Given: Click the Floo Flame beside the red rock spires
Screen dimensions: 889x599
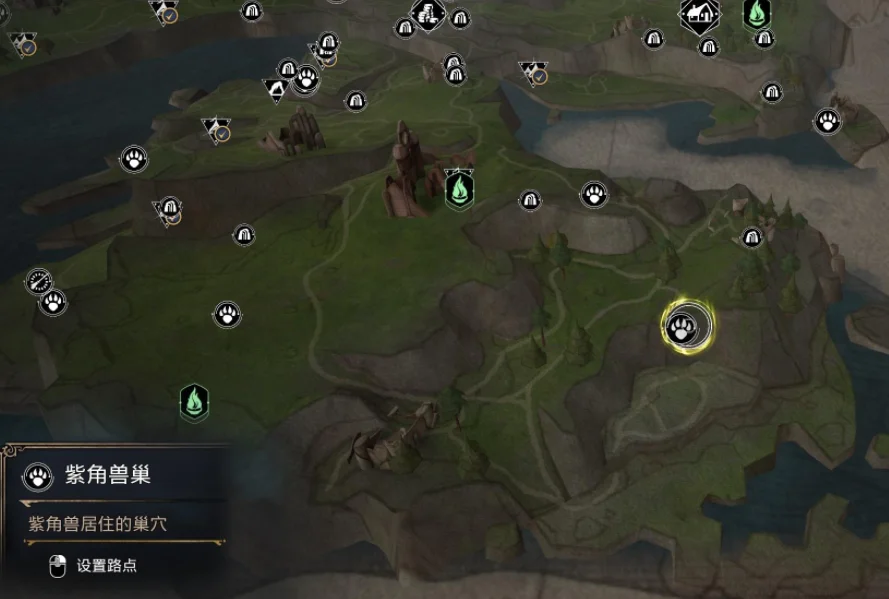Looking at the screenshot, I should click(458, 189).
